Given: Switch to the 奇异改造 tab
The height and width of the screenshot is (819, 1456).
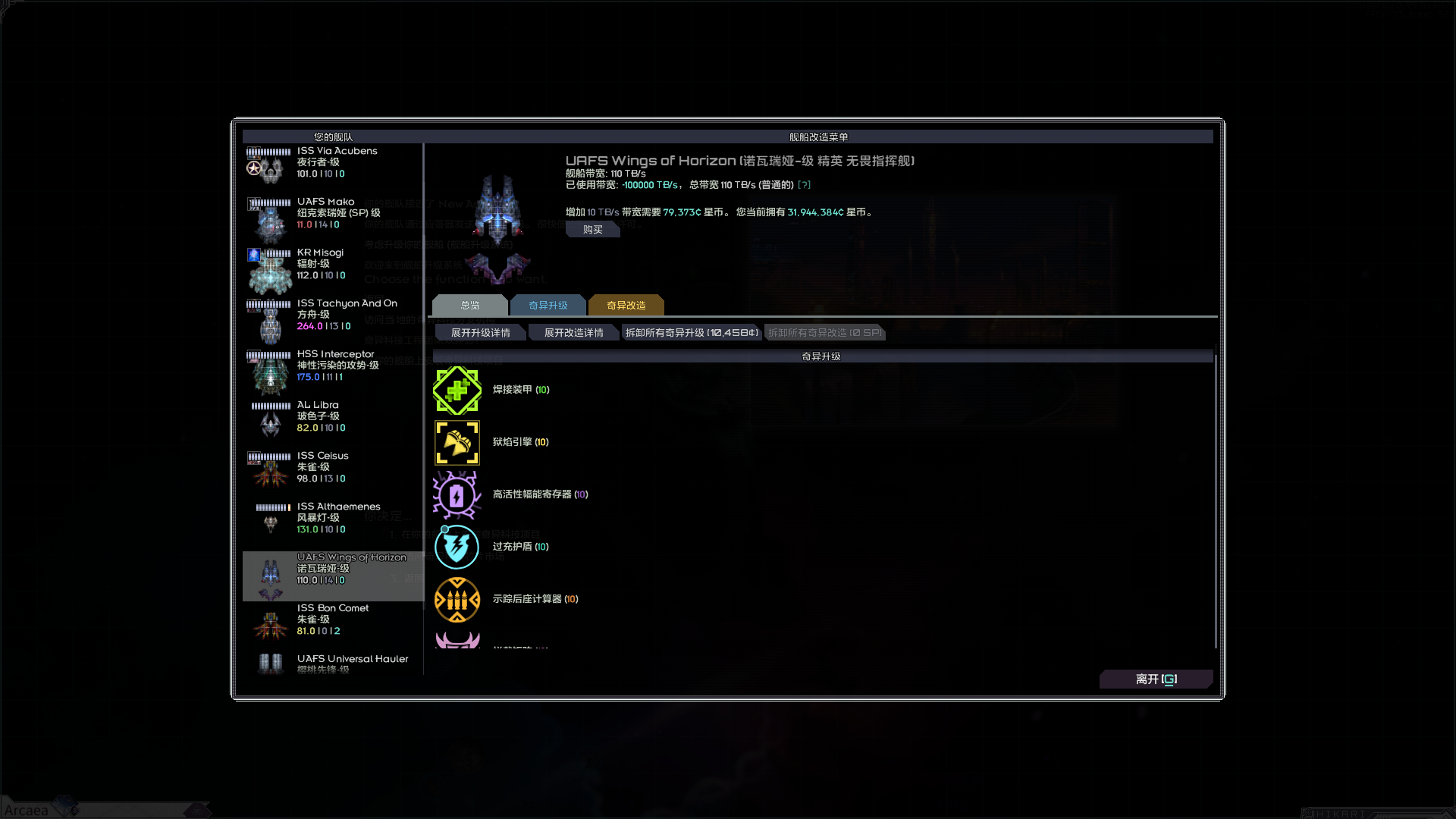Looking at the screenshot, I should (x=626, y=306).
